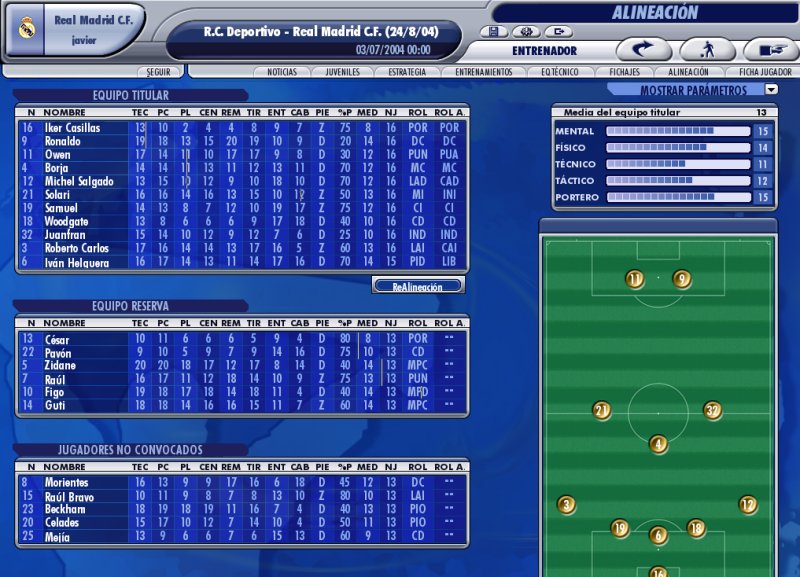The image size is (800, 577).
Task: Click the curved back arrow button
Action: [643, 49]
